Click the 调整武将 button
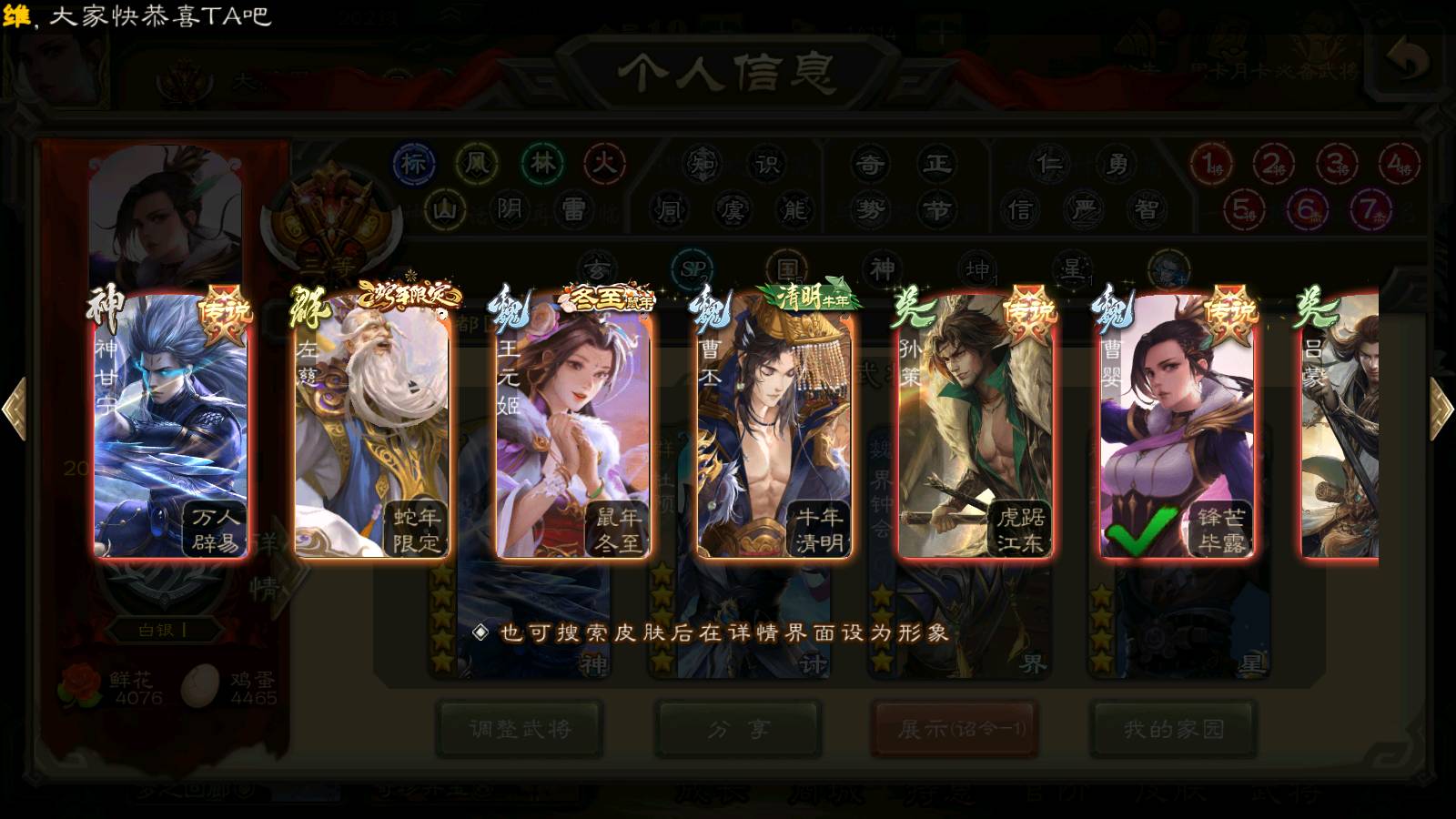The height and width of the screenshot is (819, 1456). 520,729
